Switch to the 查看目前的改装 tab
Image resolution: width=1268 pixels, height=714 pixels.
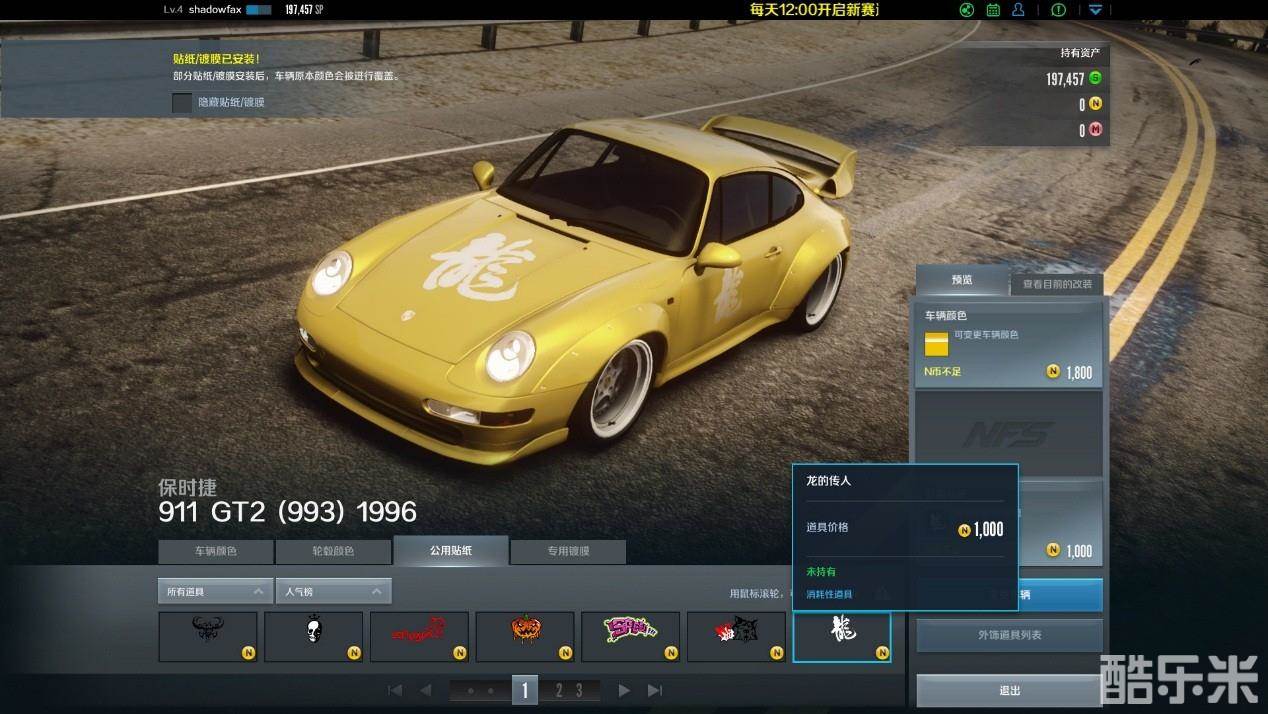(x=1057, y=284)
